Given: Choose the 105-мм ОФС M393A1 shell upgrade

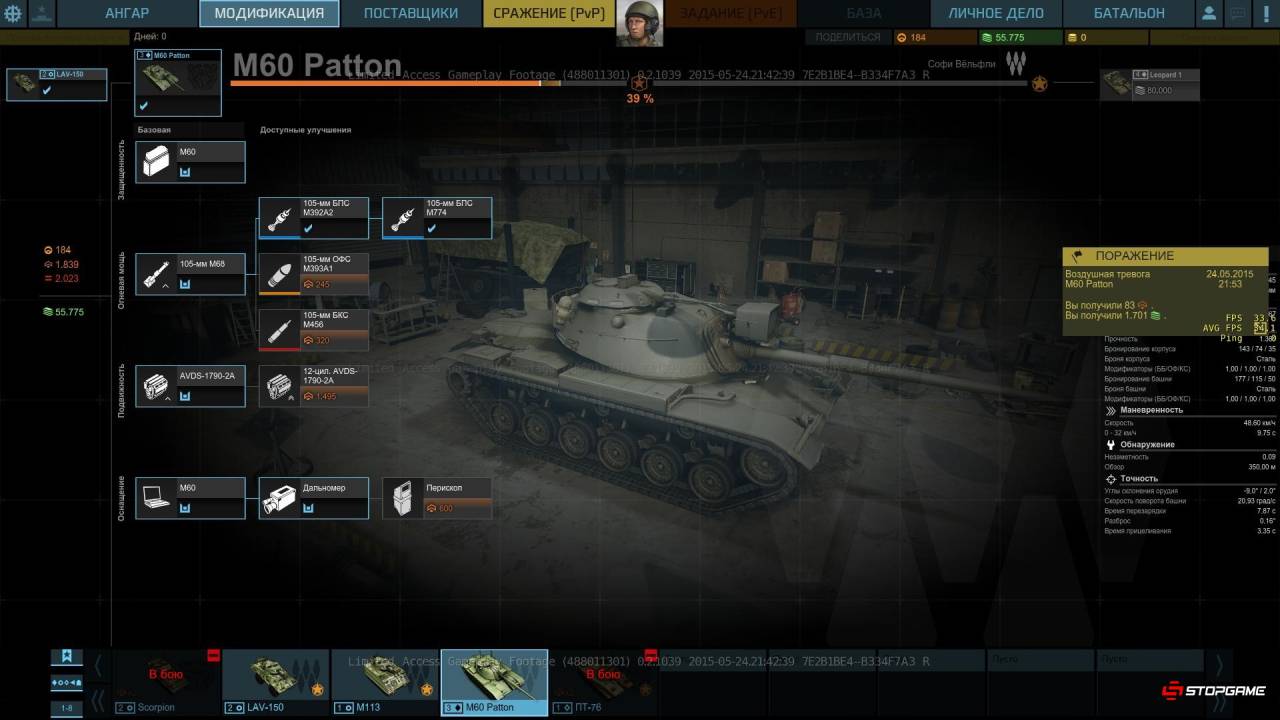Looking at the screenshot, I should click(313, 273).
